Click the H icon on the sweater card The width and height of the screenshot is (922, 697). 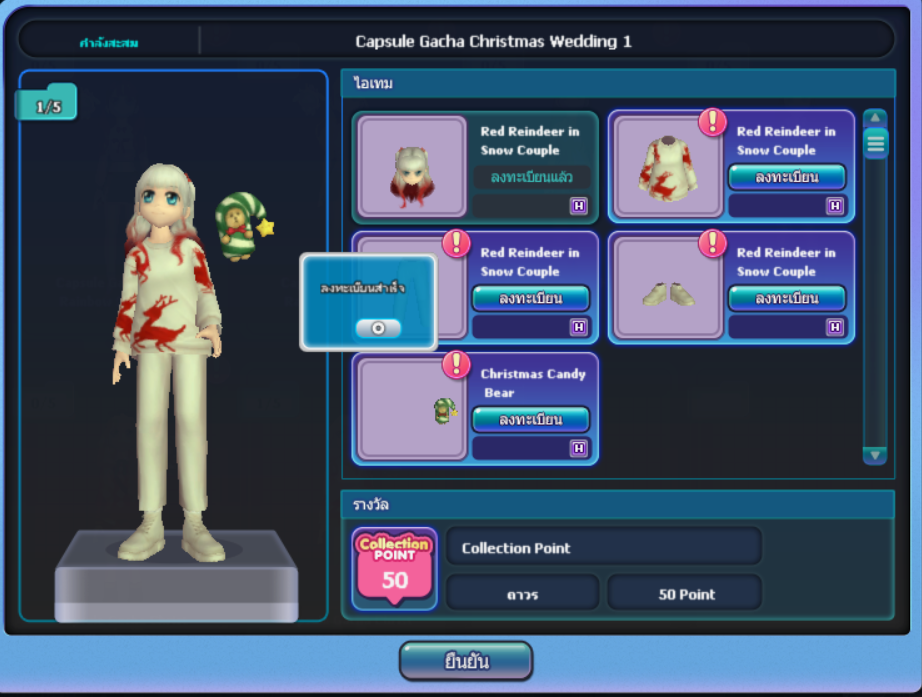click(x=834, y=206)
